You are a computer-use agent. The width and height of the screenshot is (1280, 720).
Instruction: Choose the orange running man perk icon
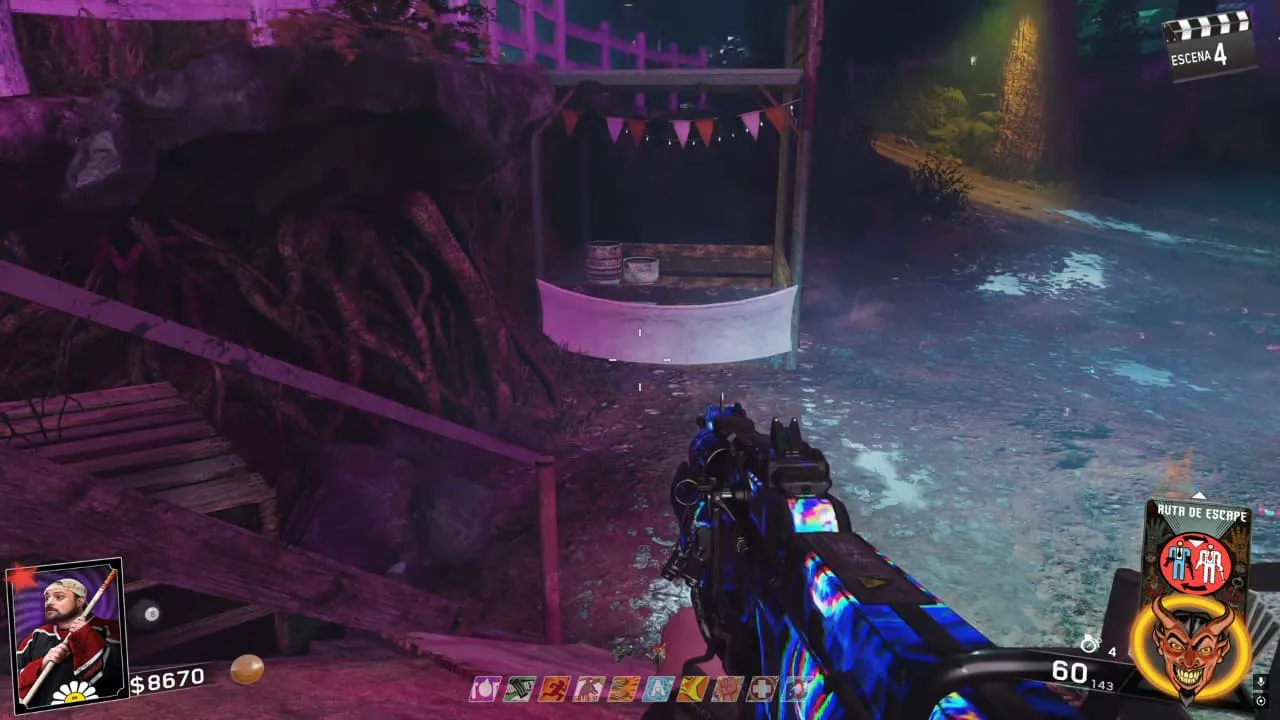pos(553,688)
